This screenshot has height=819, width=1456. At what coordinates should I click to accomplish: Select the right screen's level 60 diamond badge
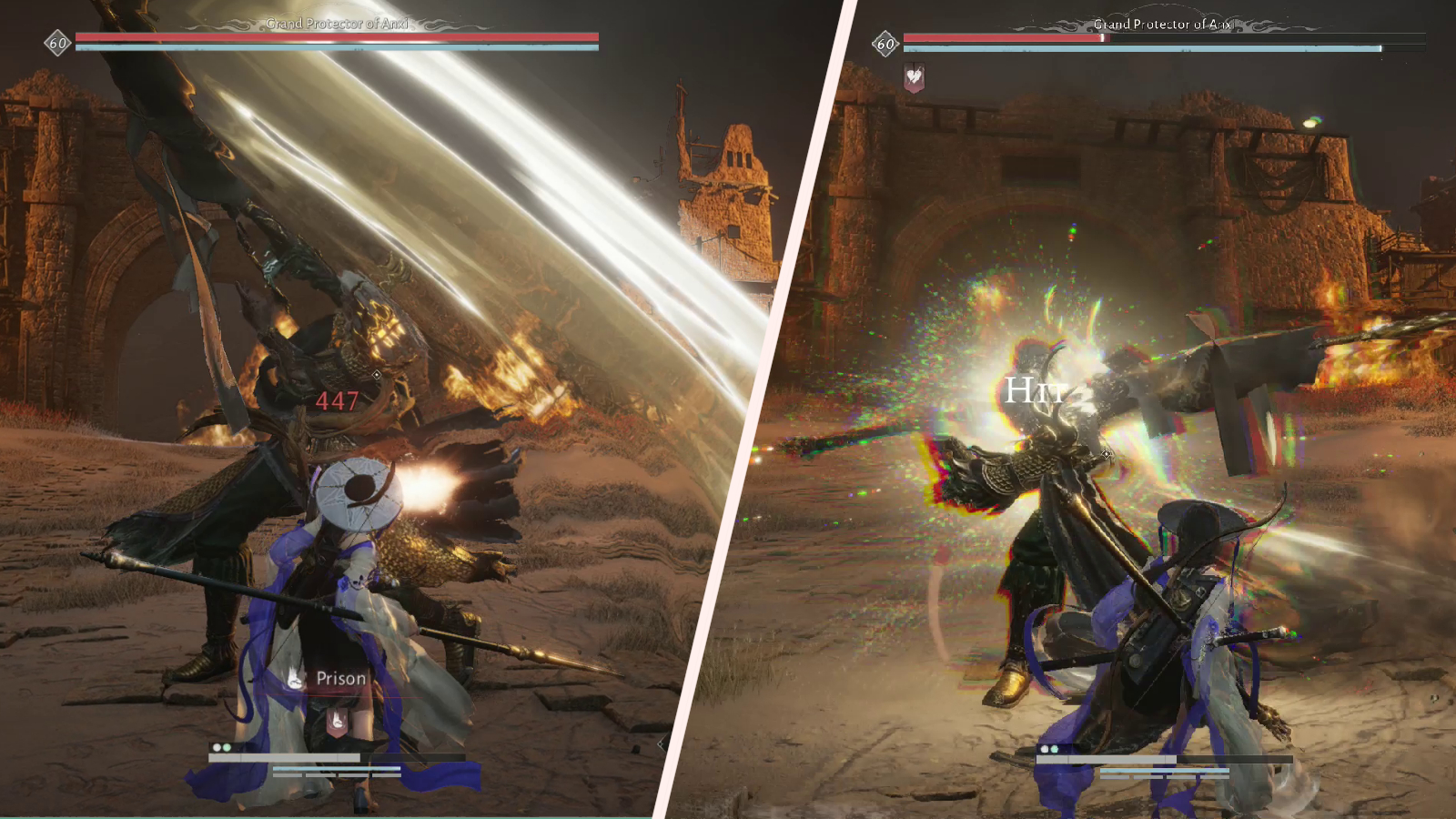pos(885,42)
